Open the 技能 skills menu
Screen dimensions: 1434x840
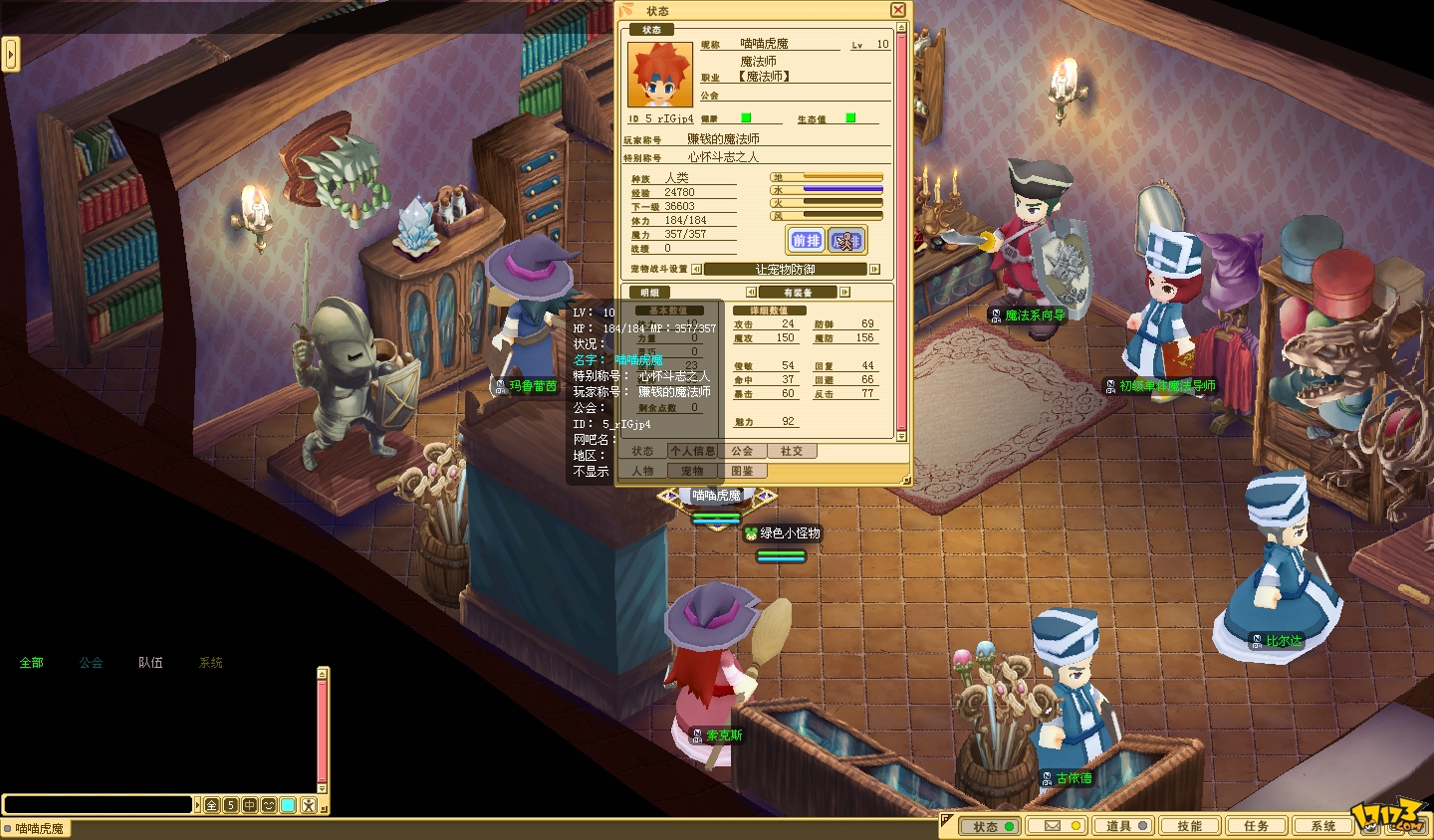coord(1190,826)
